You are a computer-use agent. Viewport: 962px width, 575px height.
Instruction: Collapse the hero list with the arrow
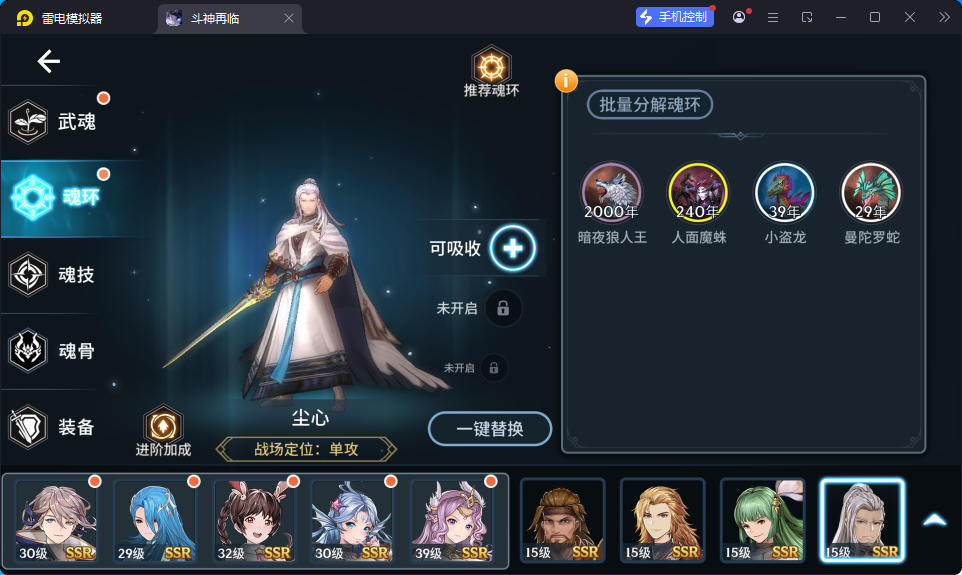pos(934,520)
